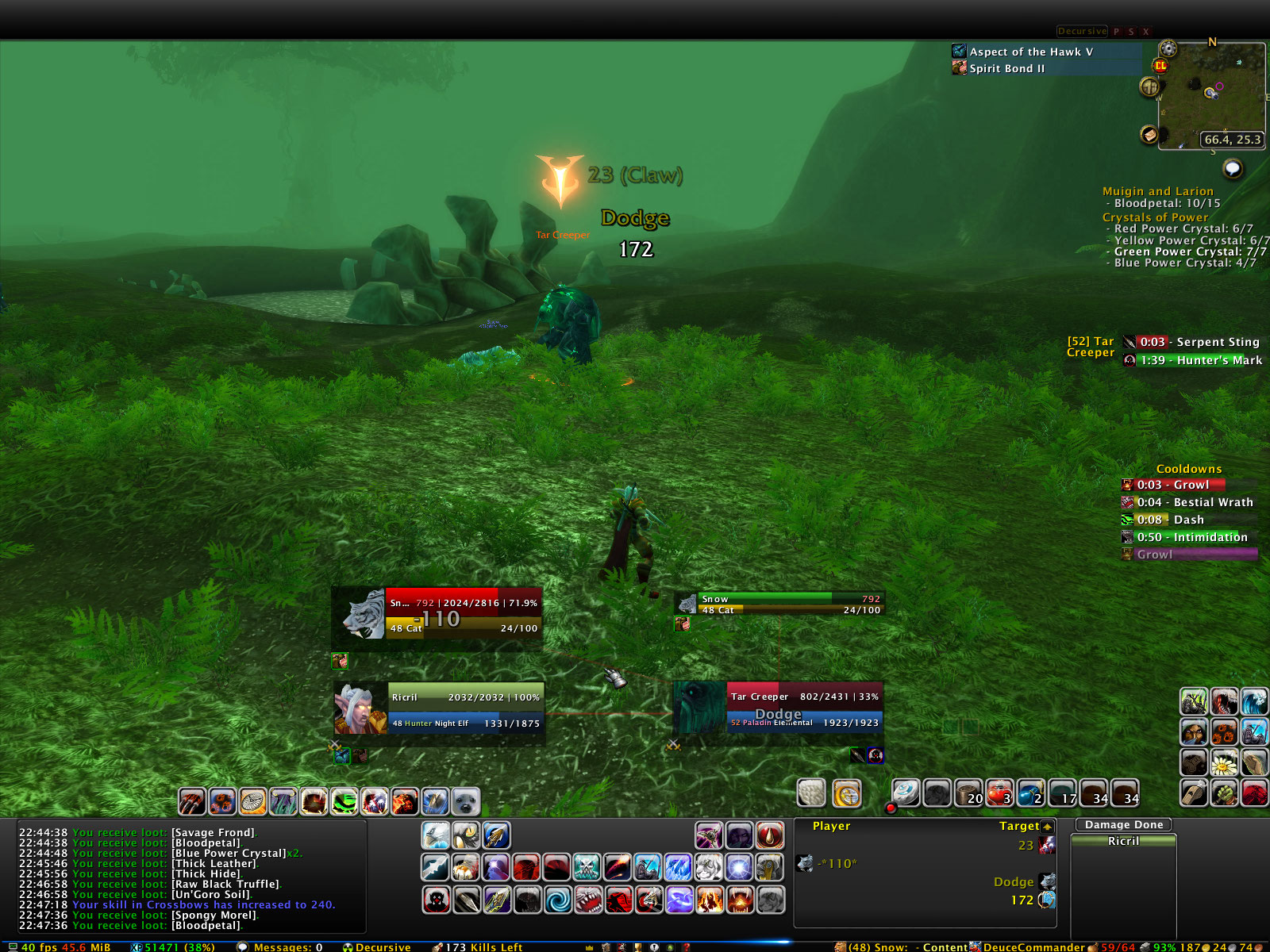Use the bandage stack of 20

968,793
